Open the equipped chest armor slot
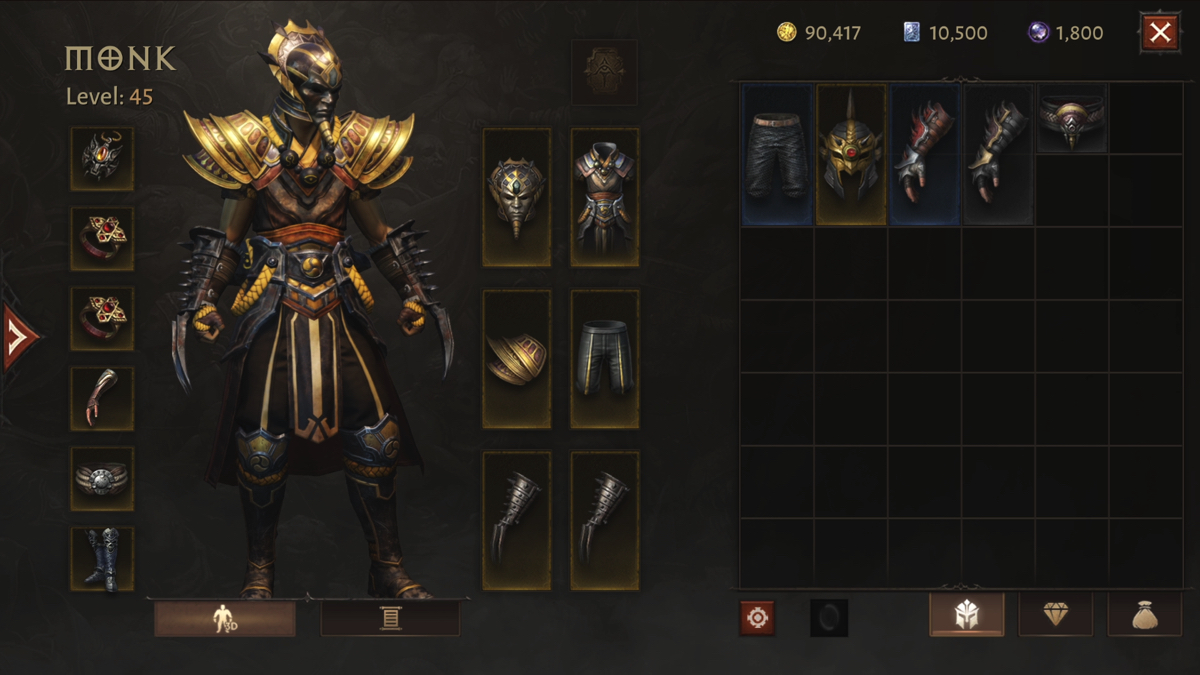1200x675 pixels. coord(604,197)
